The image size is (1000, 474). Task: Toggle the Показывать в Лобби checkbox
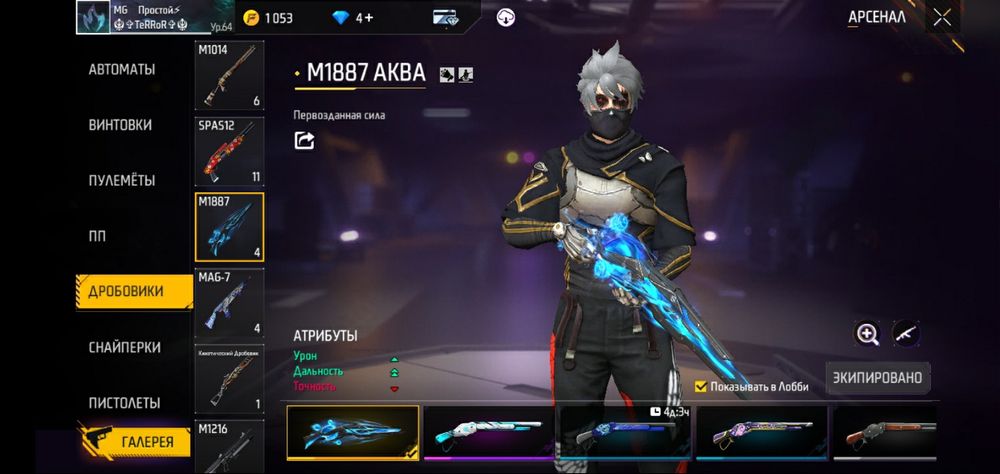tap(701, 386)
